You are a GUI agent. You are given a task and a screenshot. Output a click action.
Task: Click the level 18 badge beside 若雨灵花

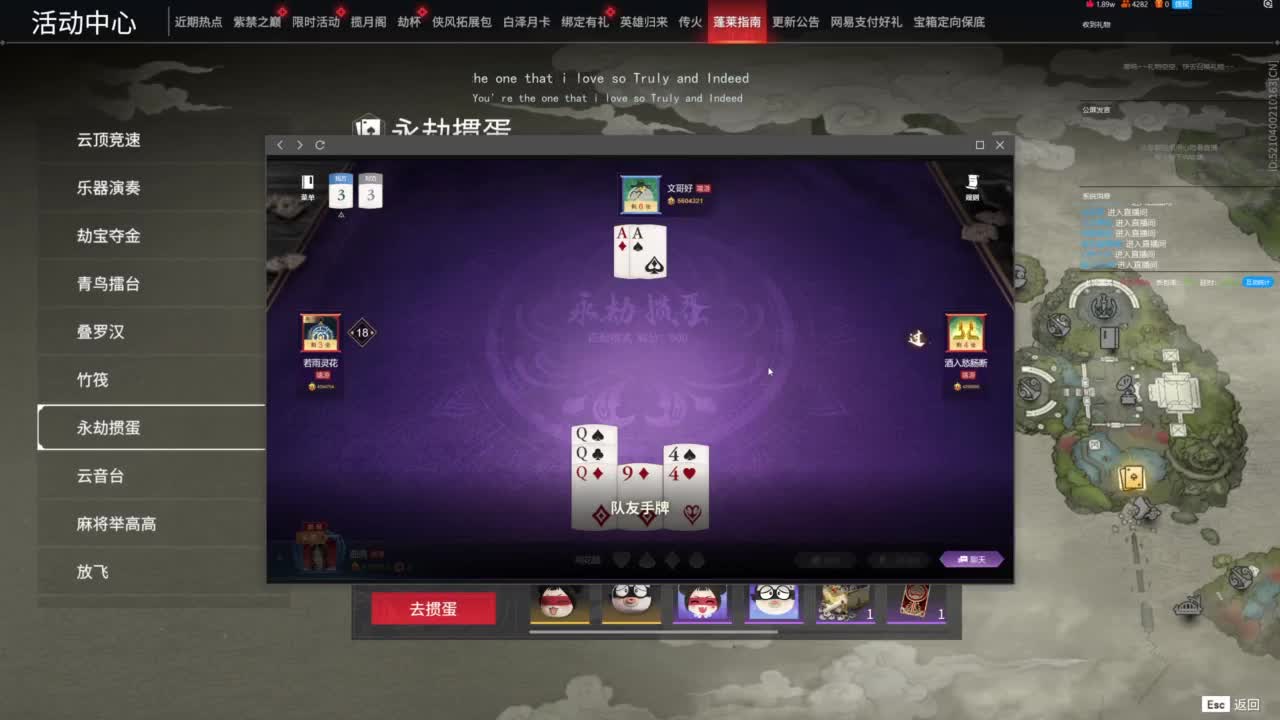pyautogui.click(x=361, y=332)
